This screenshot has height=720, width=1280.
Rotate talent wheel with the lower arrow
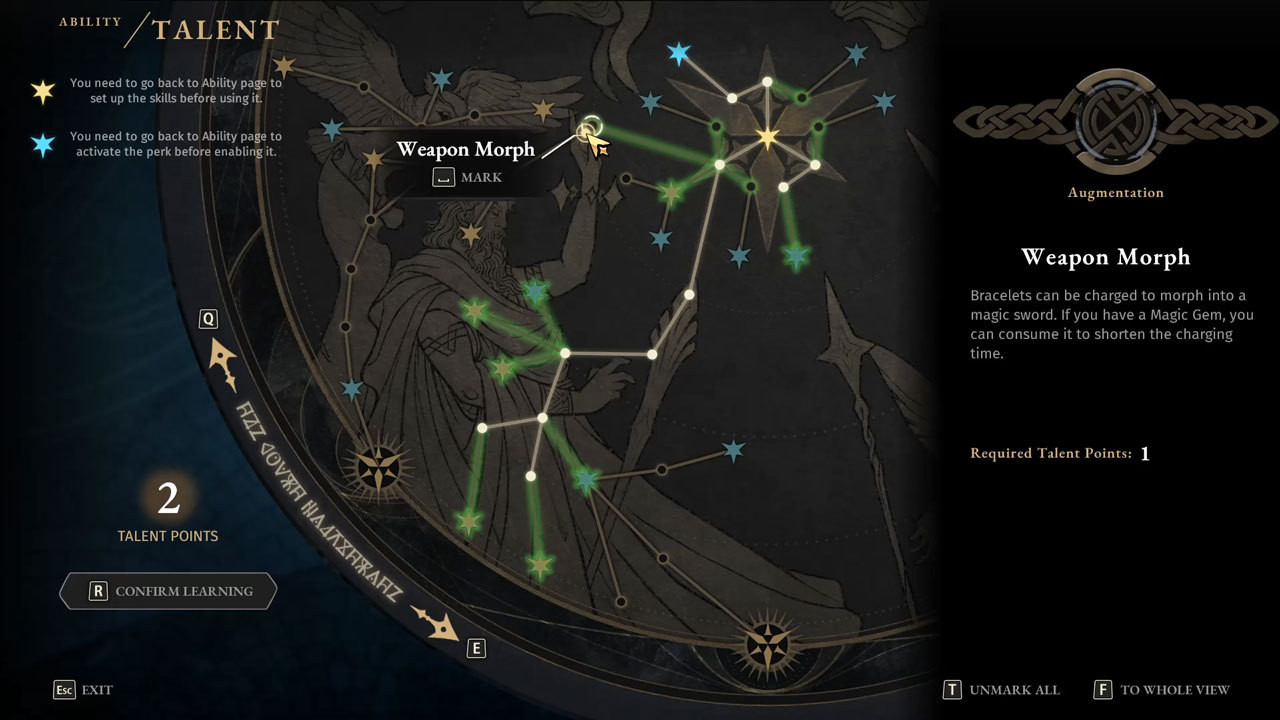(439, 623)
